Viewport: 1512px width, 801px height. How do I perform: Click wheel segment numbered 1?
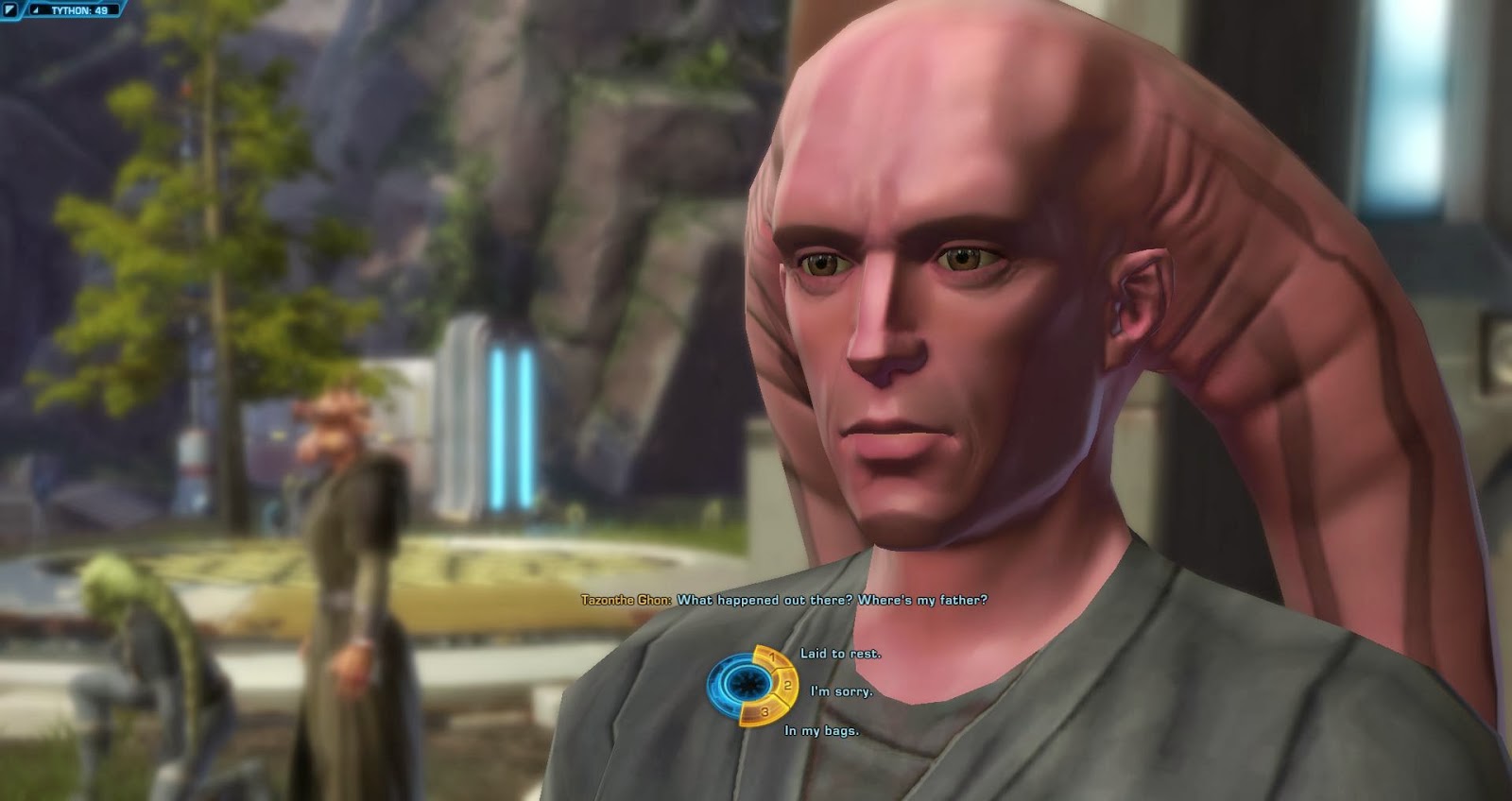(773, 657)
